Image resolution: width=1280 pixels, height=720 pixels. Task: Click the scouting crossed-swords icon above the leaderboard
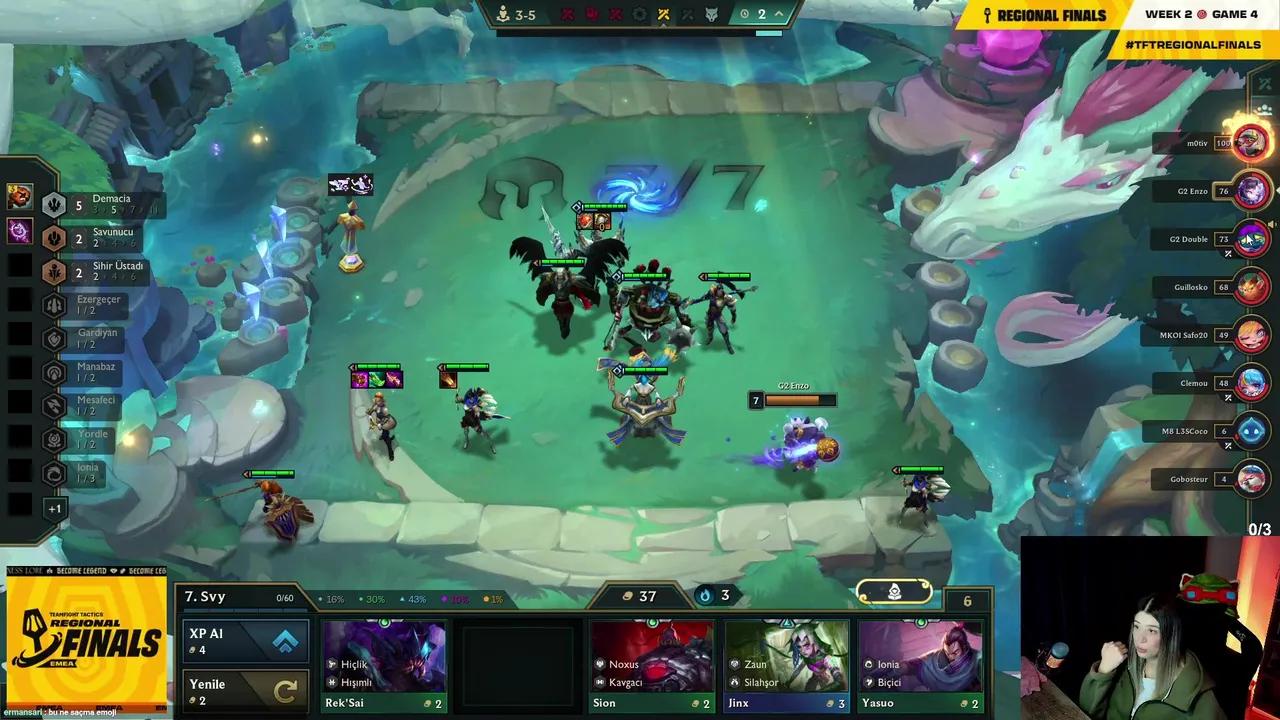(x=1263, y=85)
